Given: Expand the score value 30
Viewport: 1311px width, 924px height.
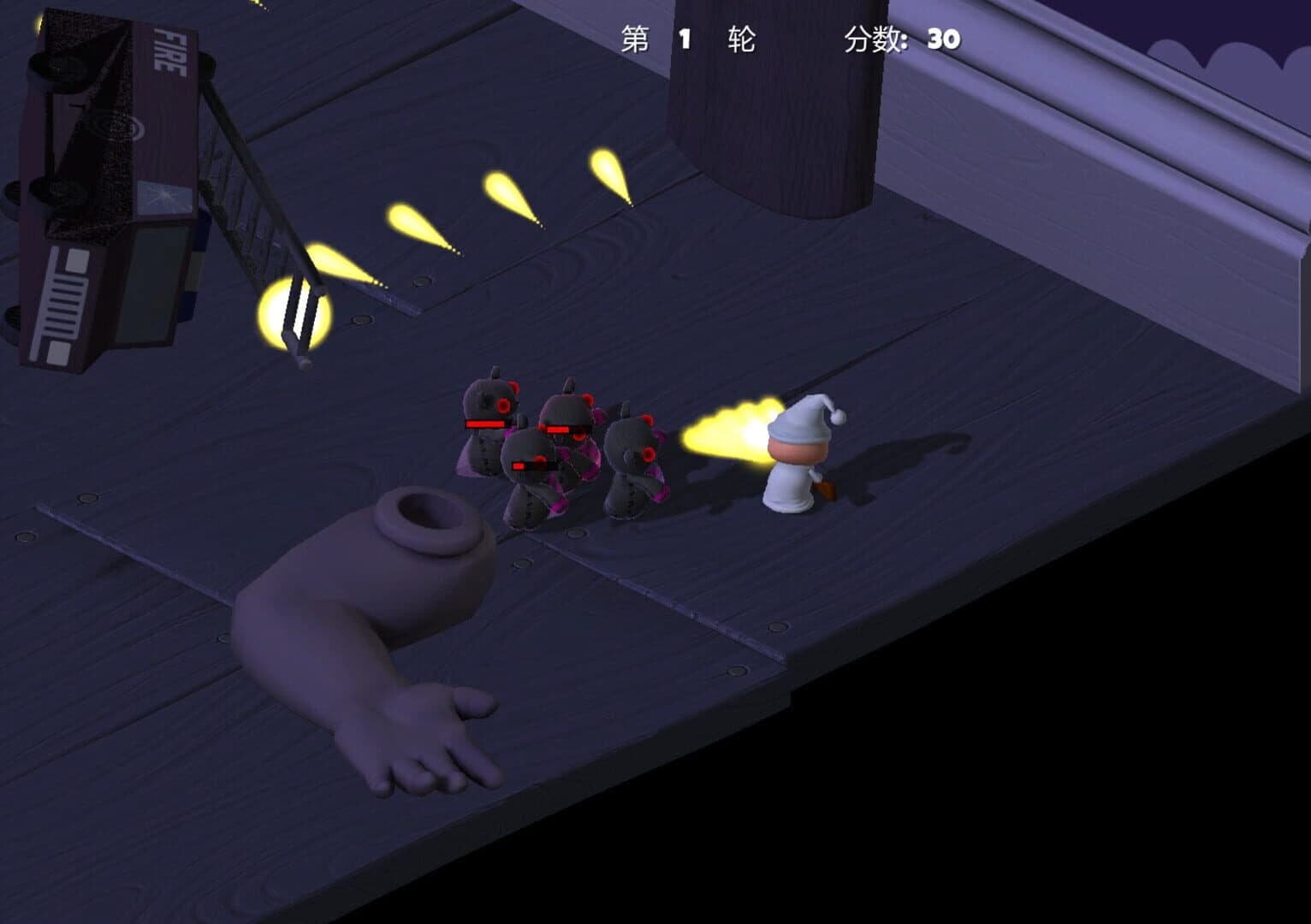Looking at the screenshot, I should click(941, 37).
